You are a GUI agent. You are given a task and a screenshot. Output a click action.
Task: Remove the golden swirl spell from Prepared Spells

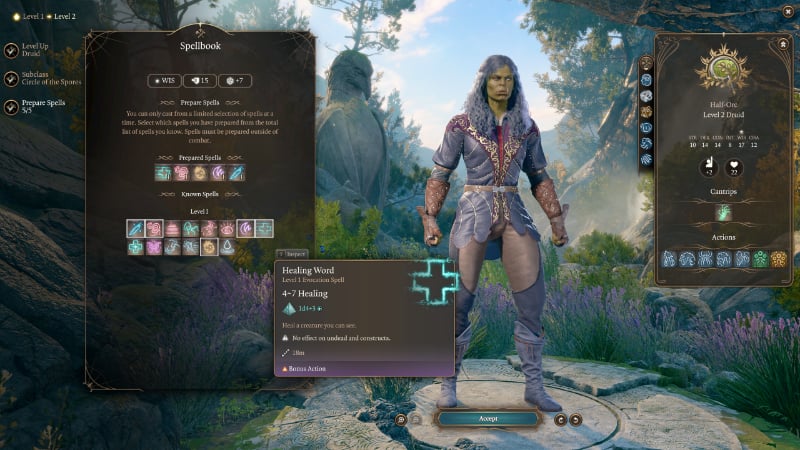click(199, 173)
